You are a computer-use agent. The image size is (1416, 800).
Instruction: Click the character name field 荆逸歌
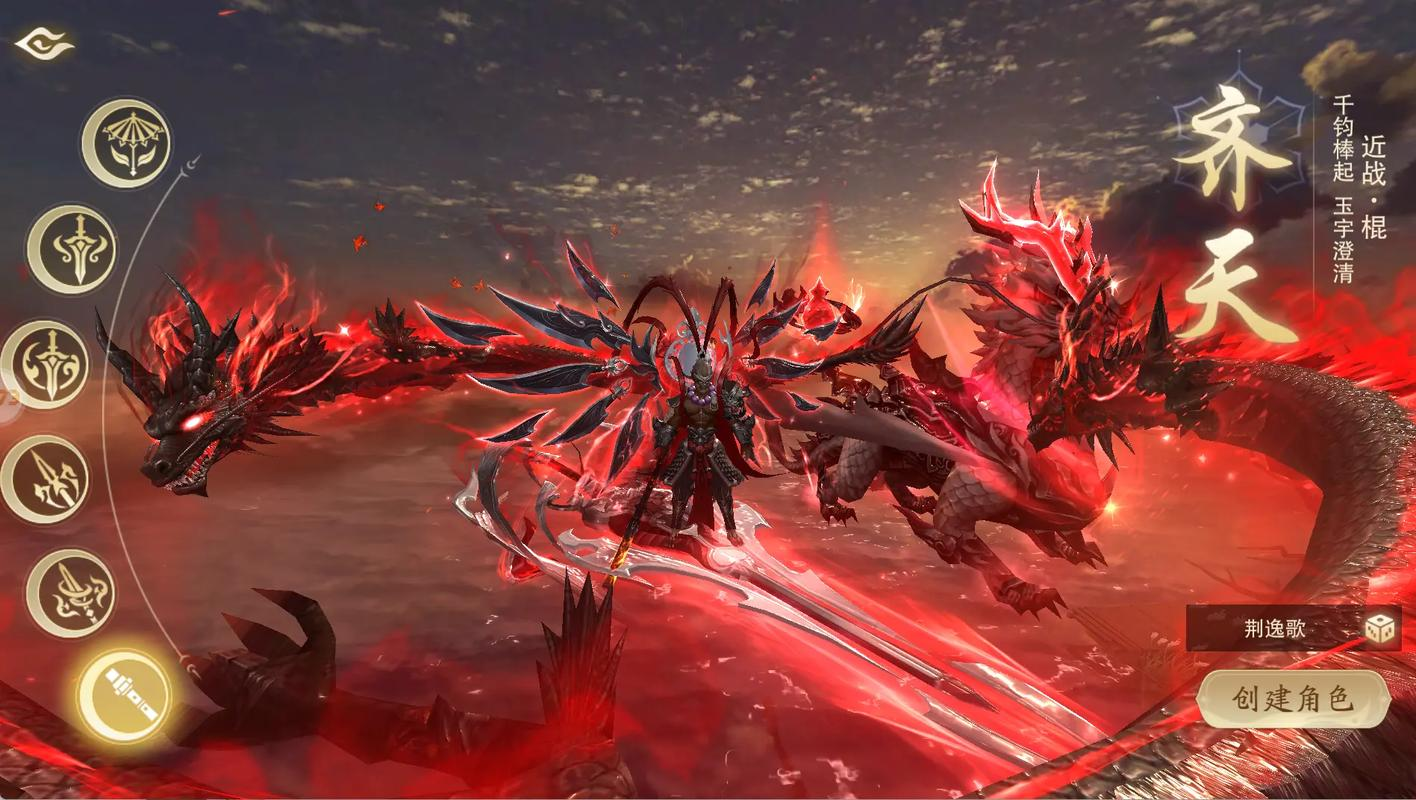(1275, 629)
